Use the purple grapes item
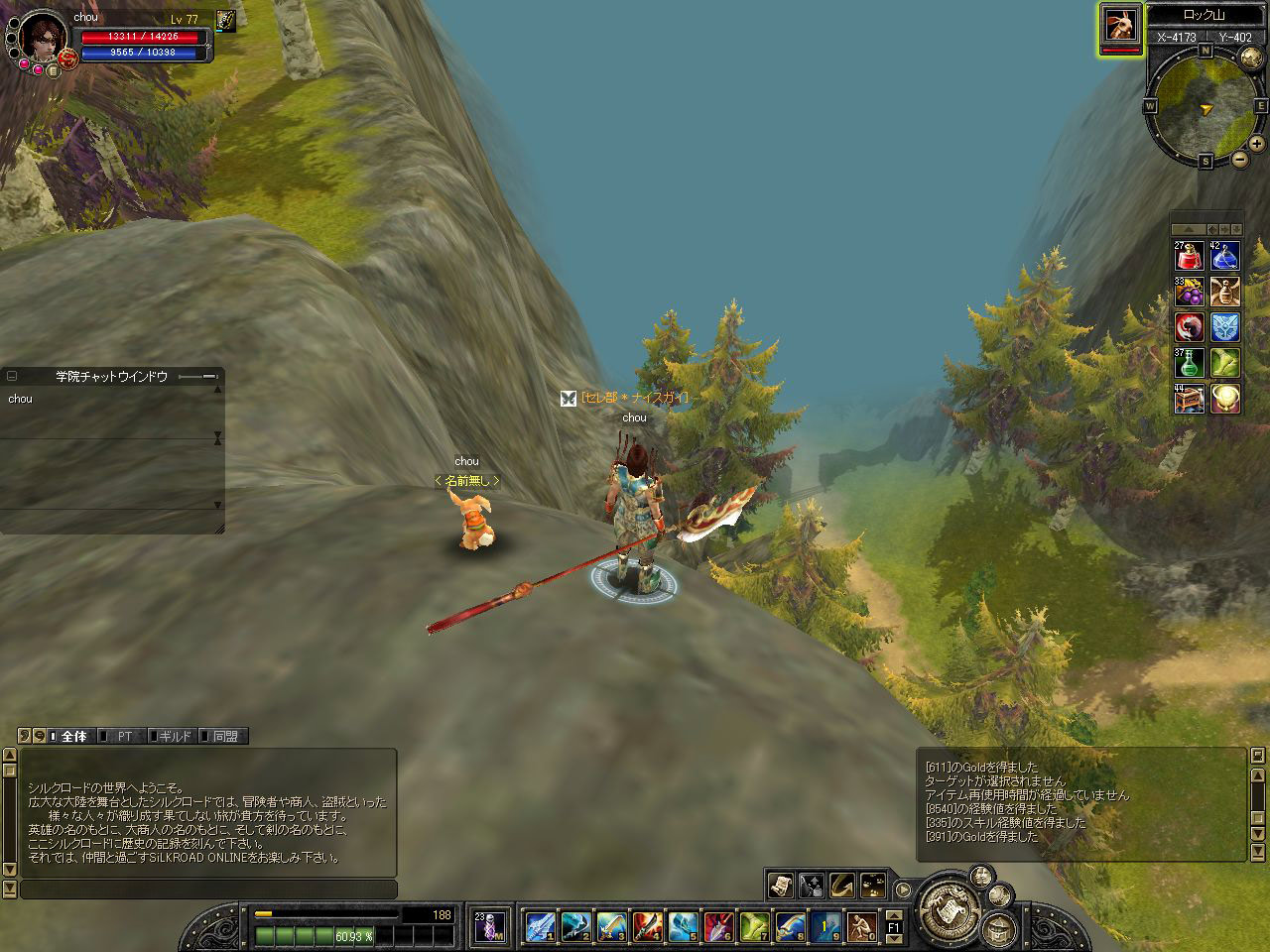Viewport: 1270px width, 952px height. click(1189, 292)
